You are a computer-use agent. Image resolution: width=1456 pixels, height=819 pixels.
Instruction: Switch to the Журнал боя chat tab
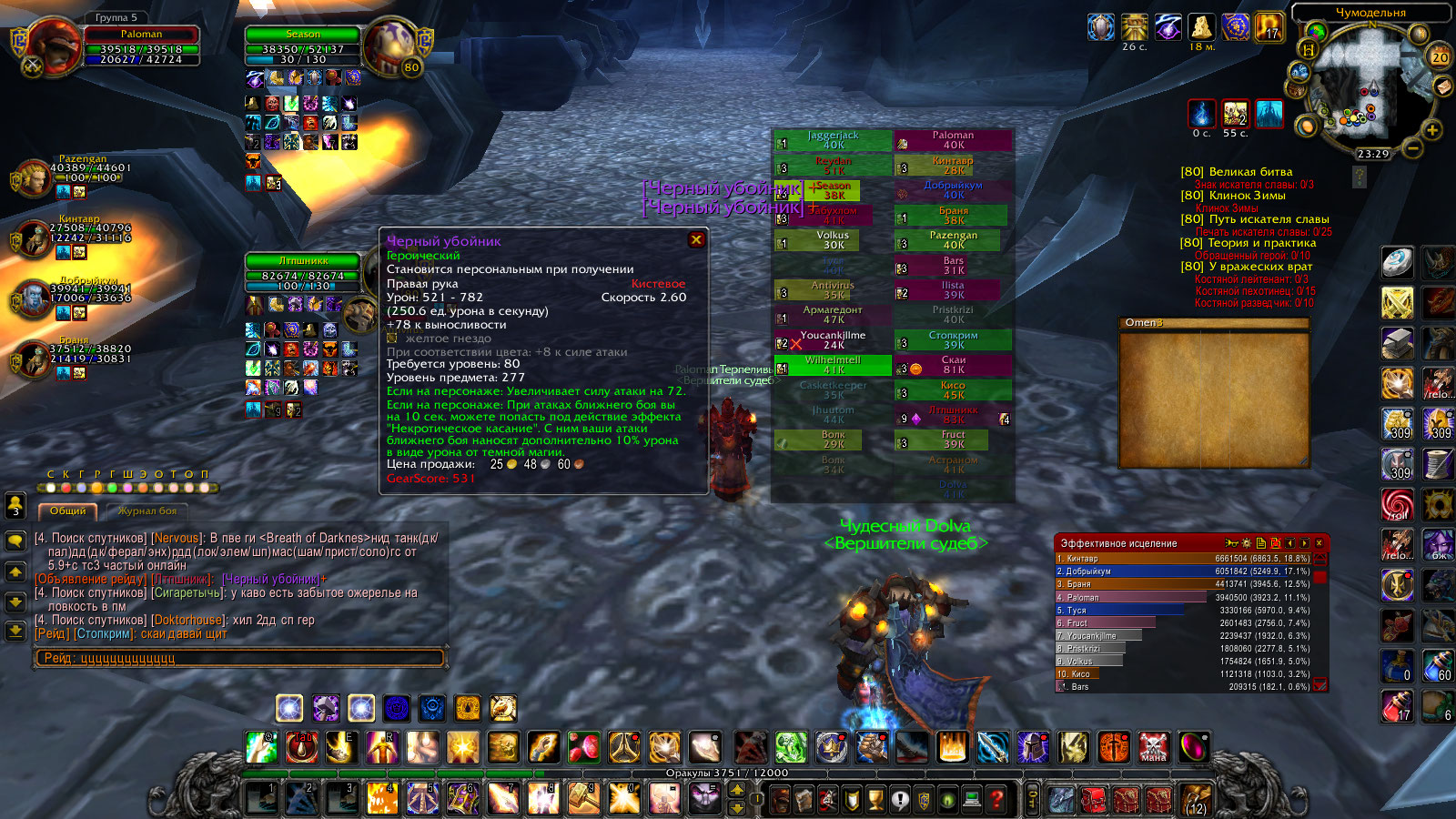click(147, 511)
